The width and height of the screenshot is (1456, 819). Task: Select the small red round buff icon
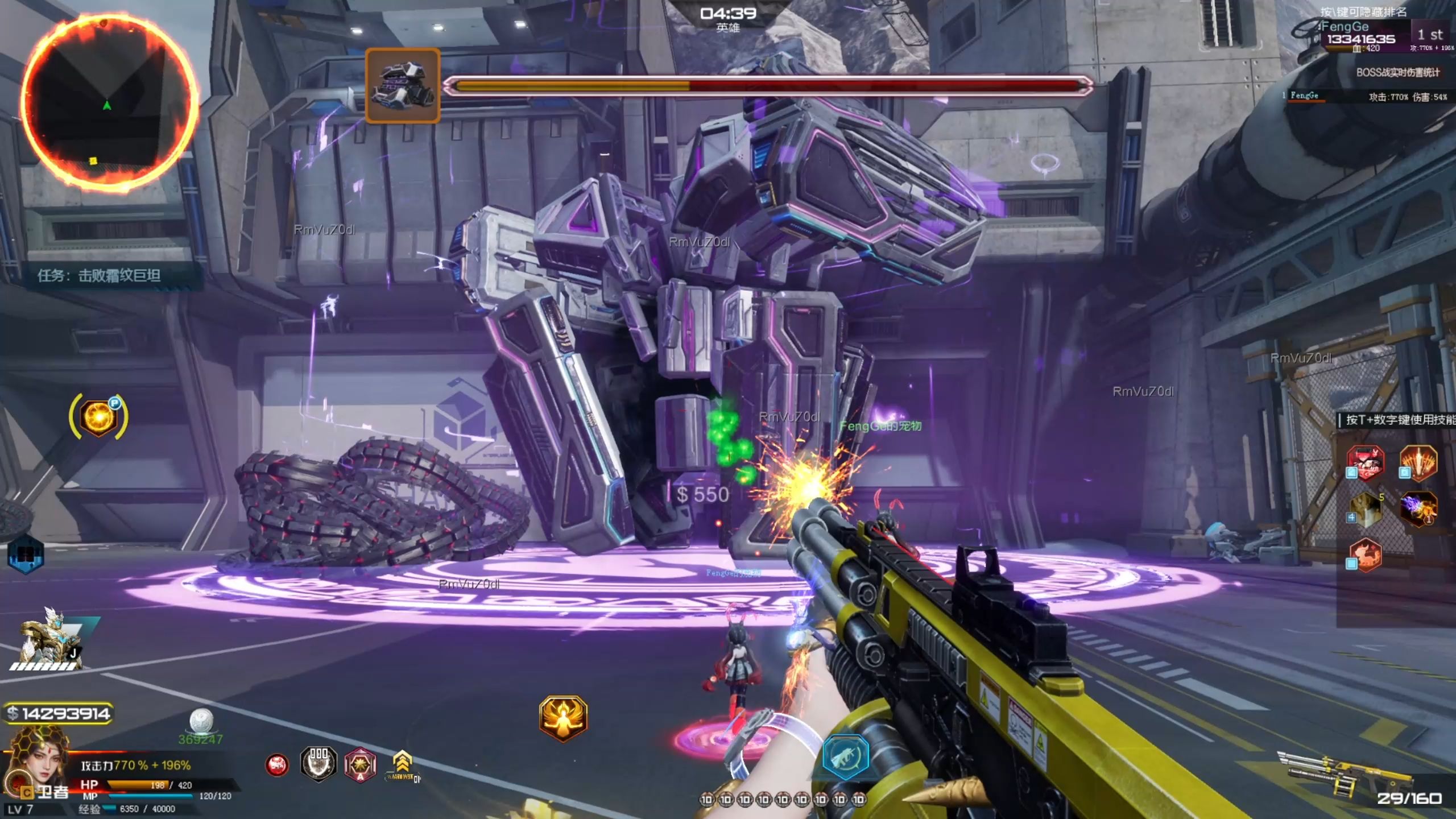point(277,765)
